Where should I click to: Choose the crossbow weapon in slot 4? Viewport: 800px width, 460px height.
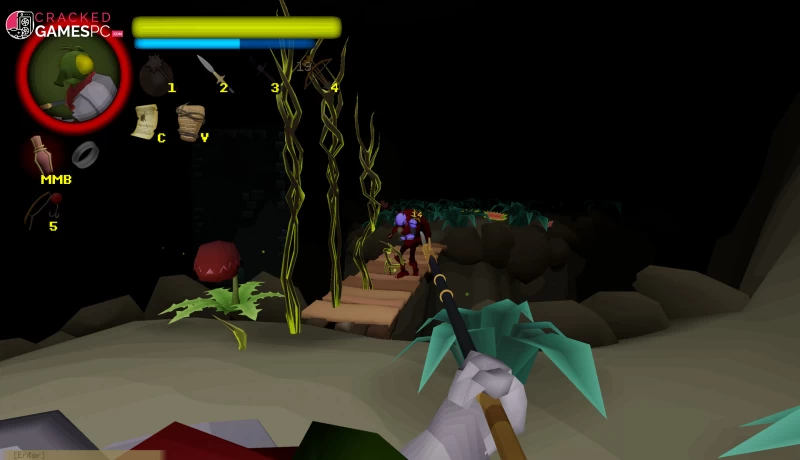click(x=319, y=74)
